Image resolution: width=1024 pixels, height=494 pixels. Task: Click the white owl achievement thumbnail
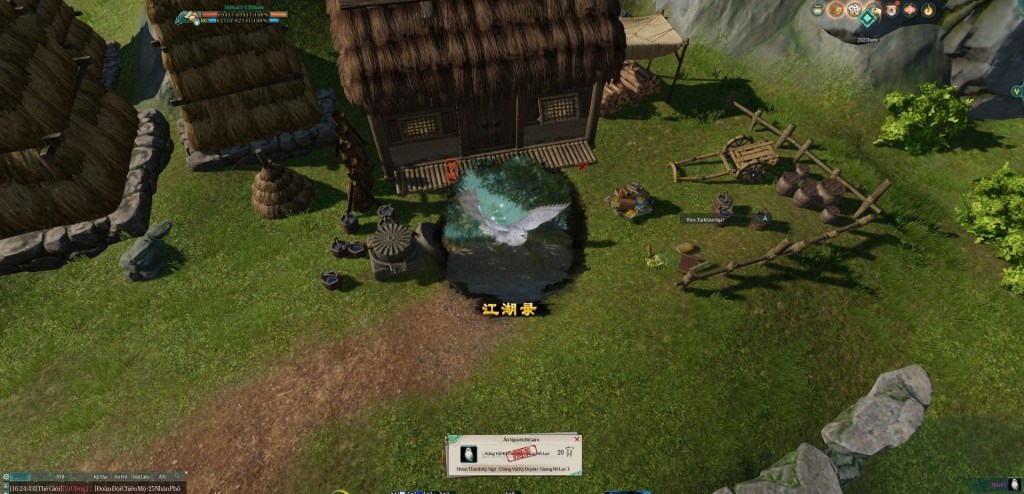pyautogui.click(x=468, y=453)
